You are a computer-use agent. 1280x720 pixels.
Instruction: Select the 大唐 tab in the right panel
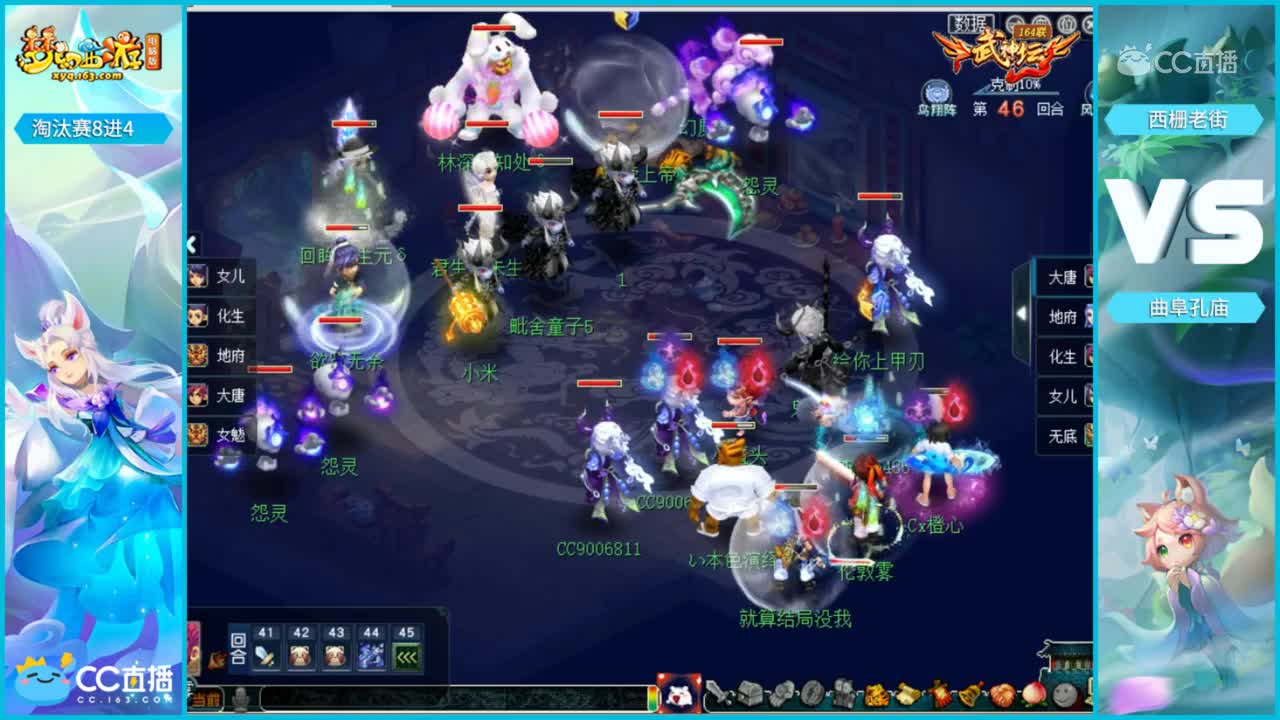point(1062,276)
